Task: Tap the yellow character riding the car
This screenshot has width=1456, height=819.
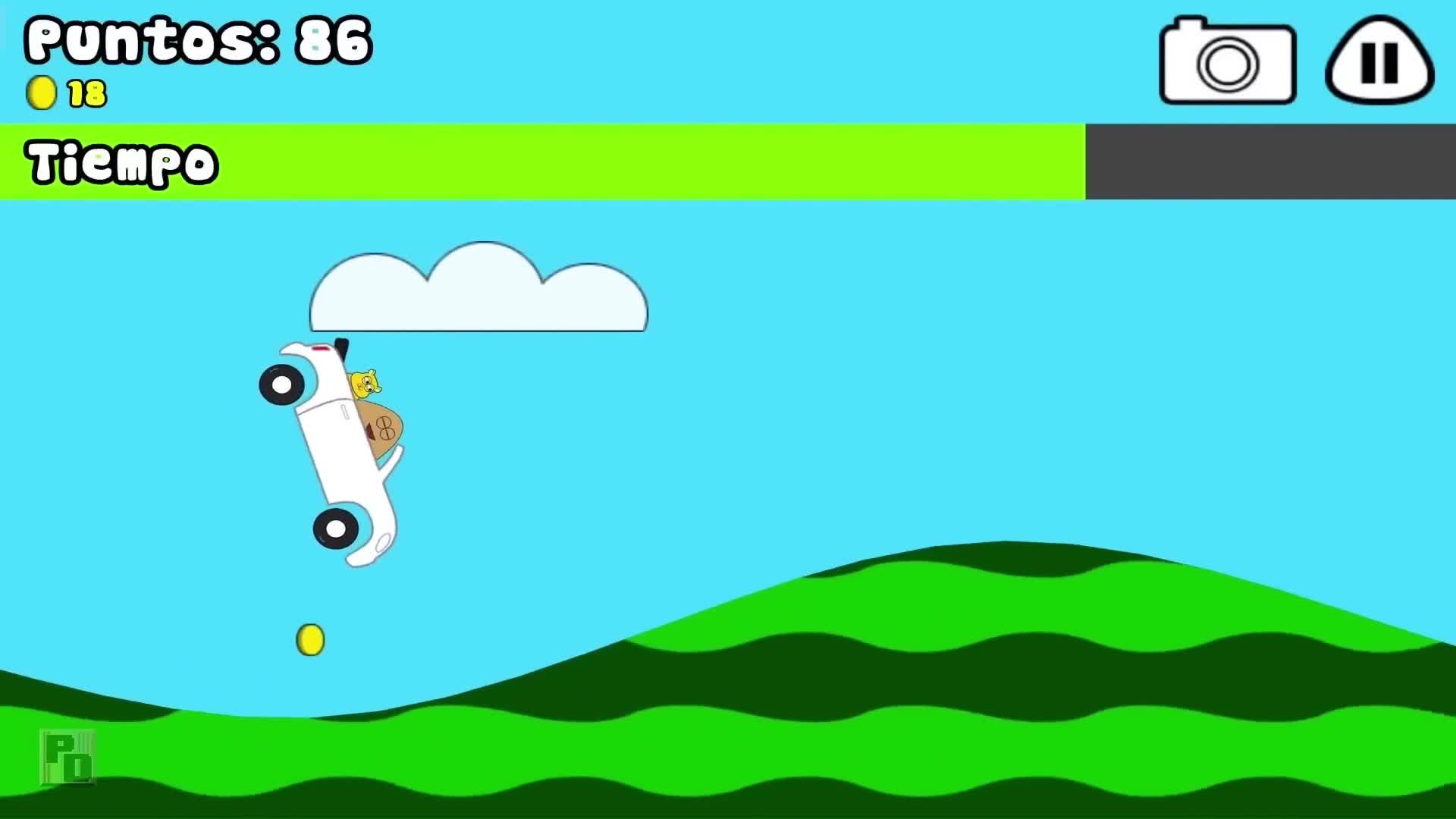Action: tap(366, 383)
